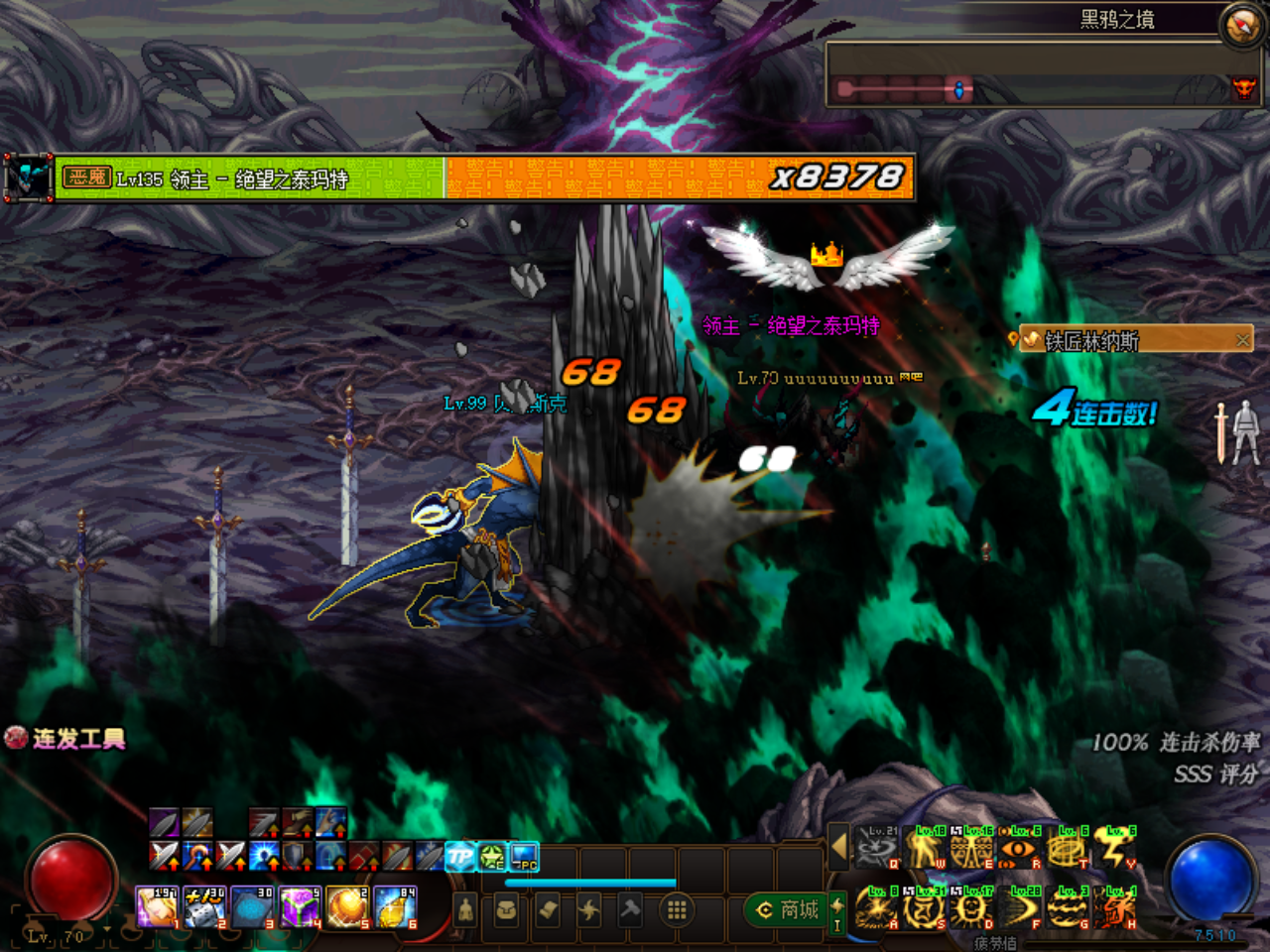
Task: Use the purple cube item in slot 4
Action: 299,908
